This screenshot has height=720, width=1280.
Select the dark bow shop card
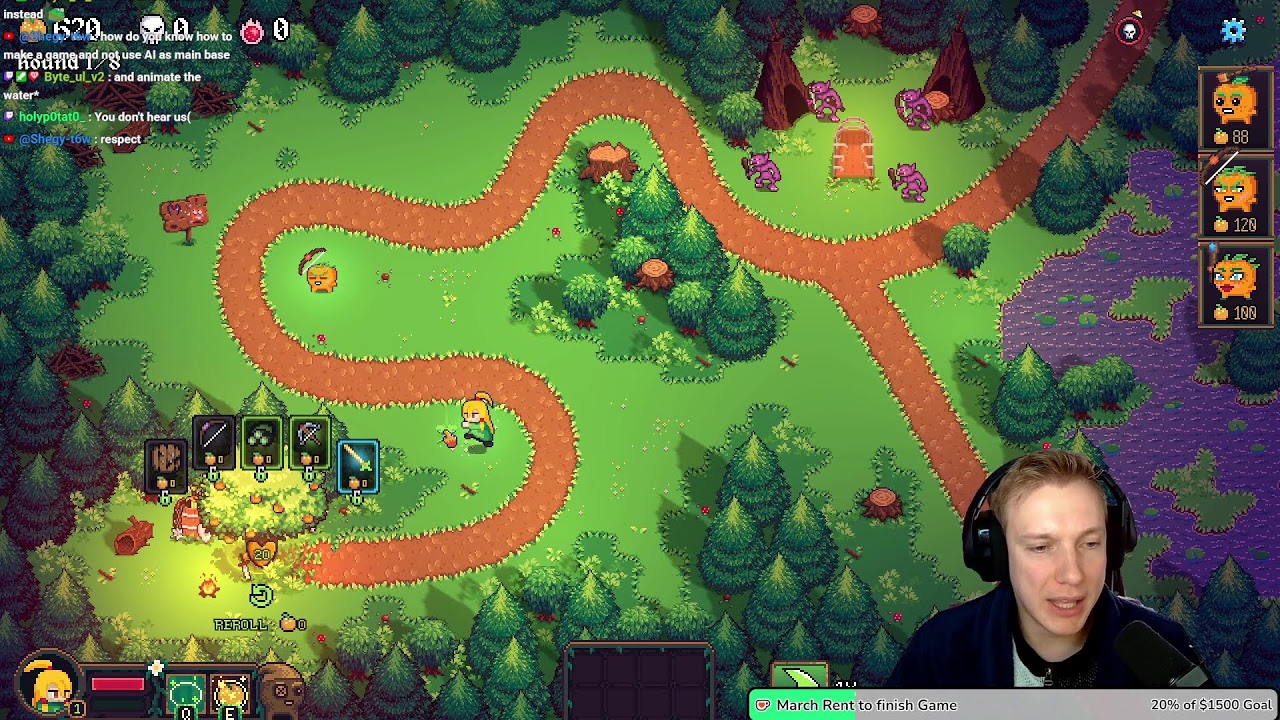click(x=214, y=442)
